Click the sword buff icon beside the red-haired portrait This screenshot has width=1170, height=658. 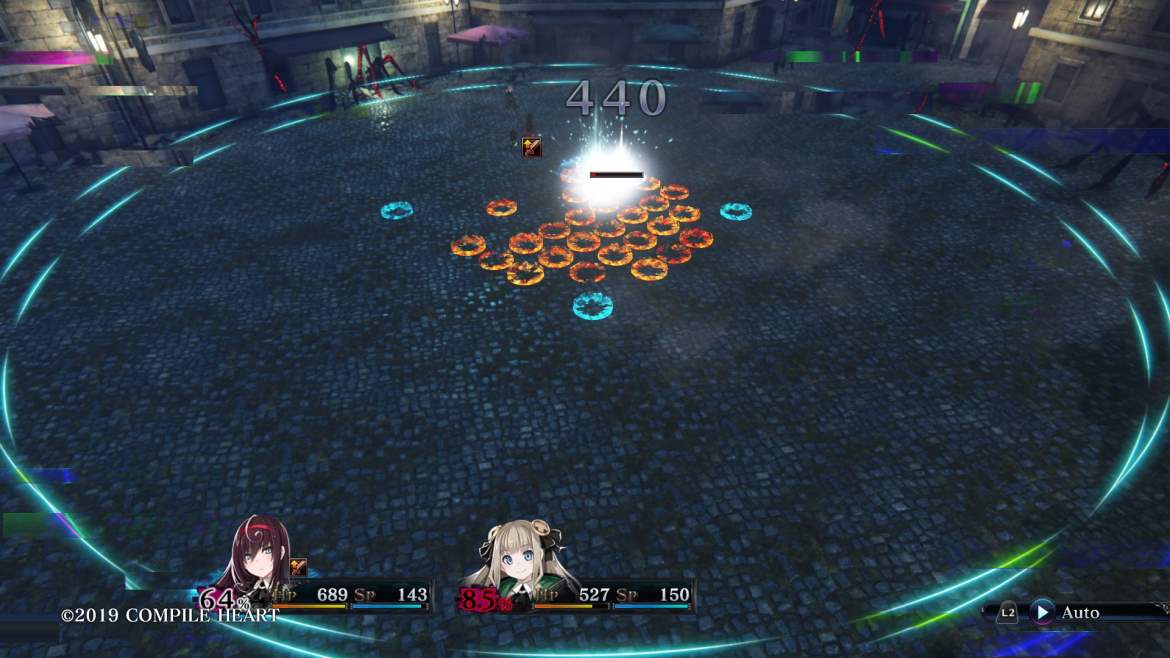click(298, 567)
